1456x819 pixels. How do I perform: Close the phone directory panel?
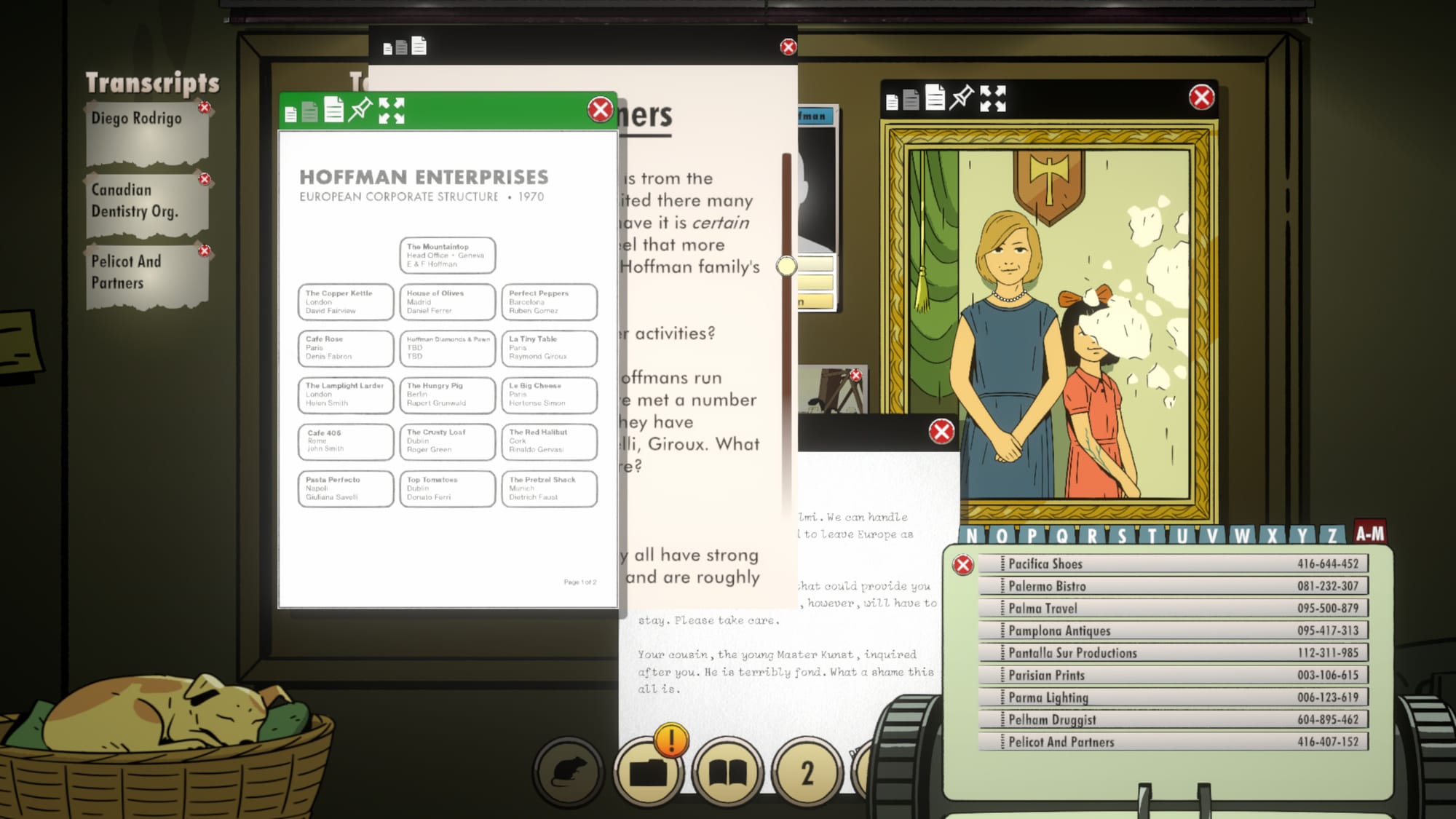(963, 565)
